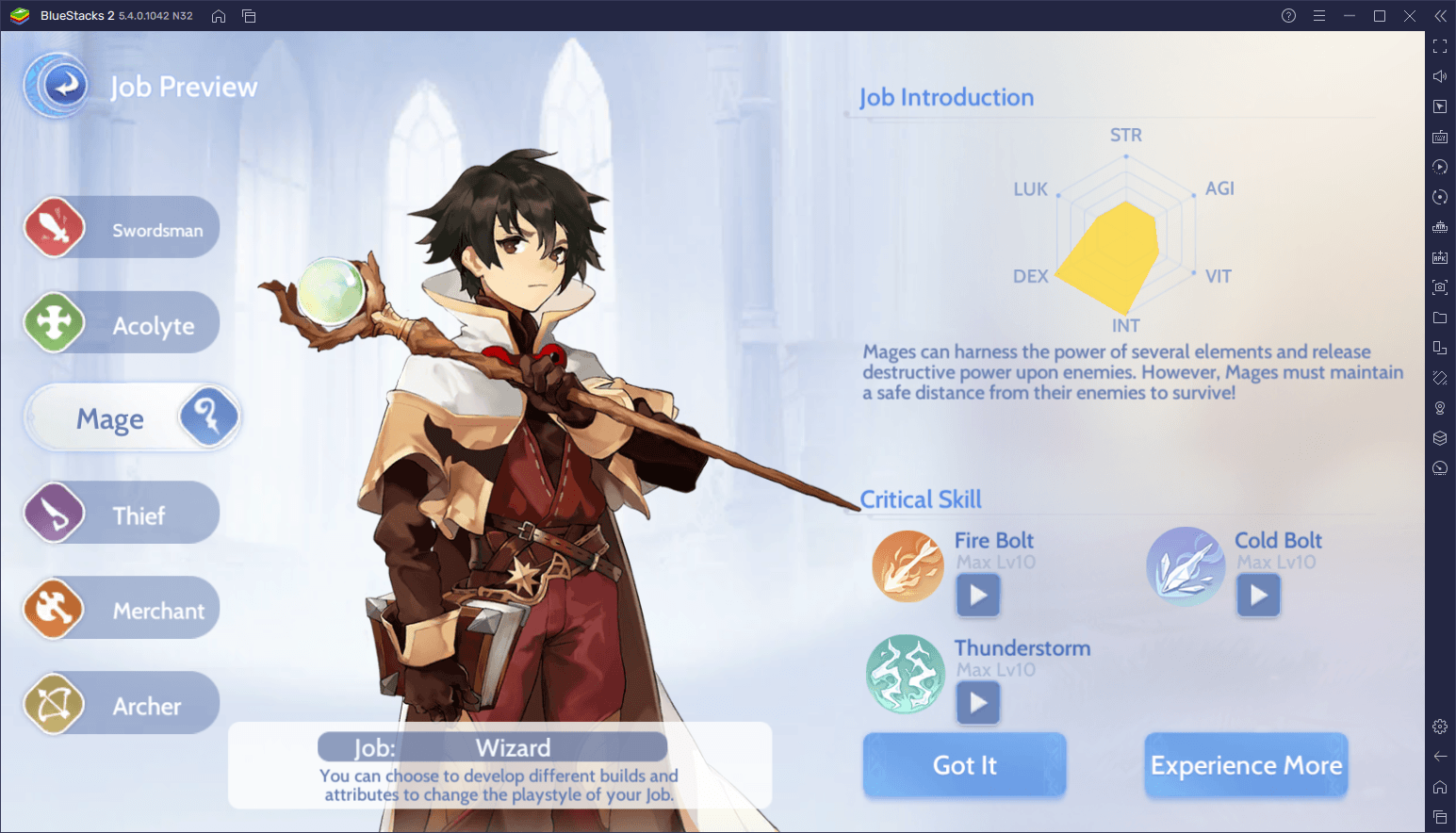
Task: Click Experience More
Action: coord(1246,765)
